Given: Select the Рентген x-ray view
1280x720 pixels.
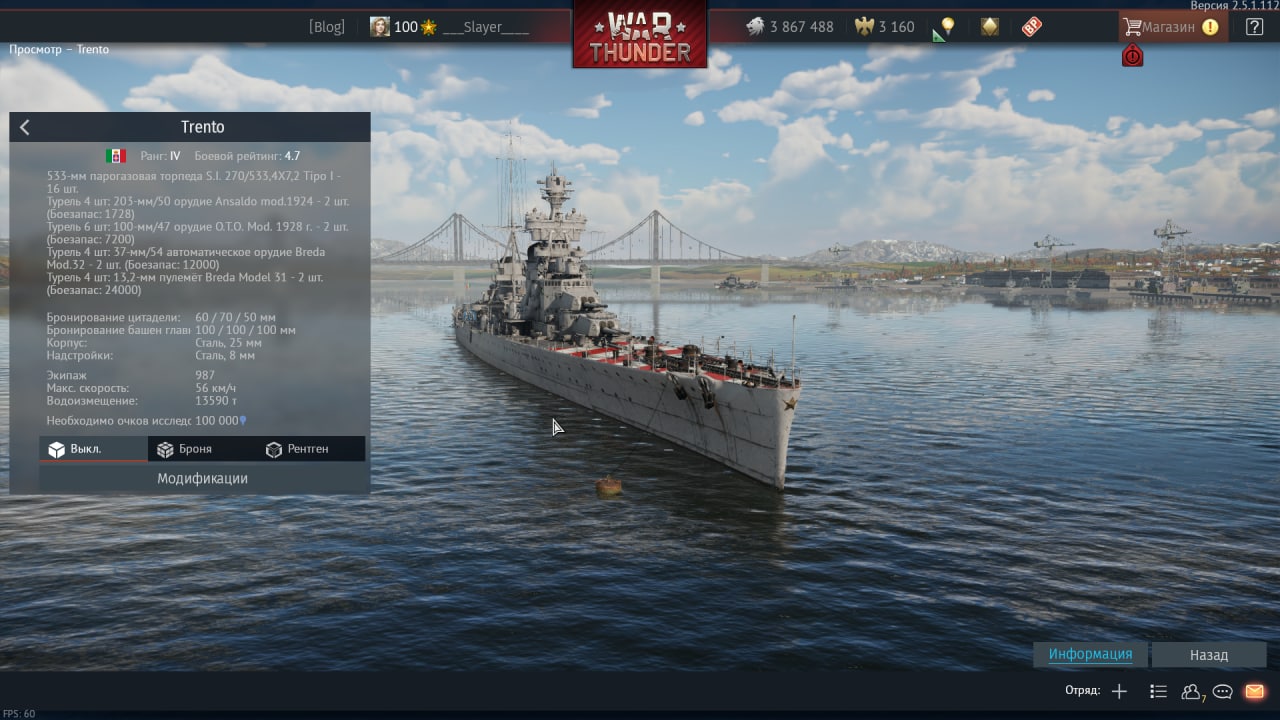Looking at the screenshot, I should pyautogui.click(x=297, y=449).
